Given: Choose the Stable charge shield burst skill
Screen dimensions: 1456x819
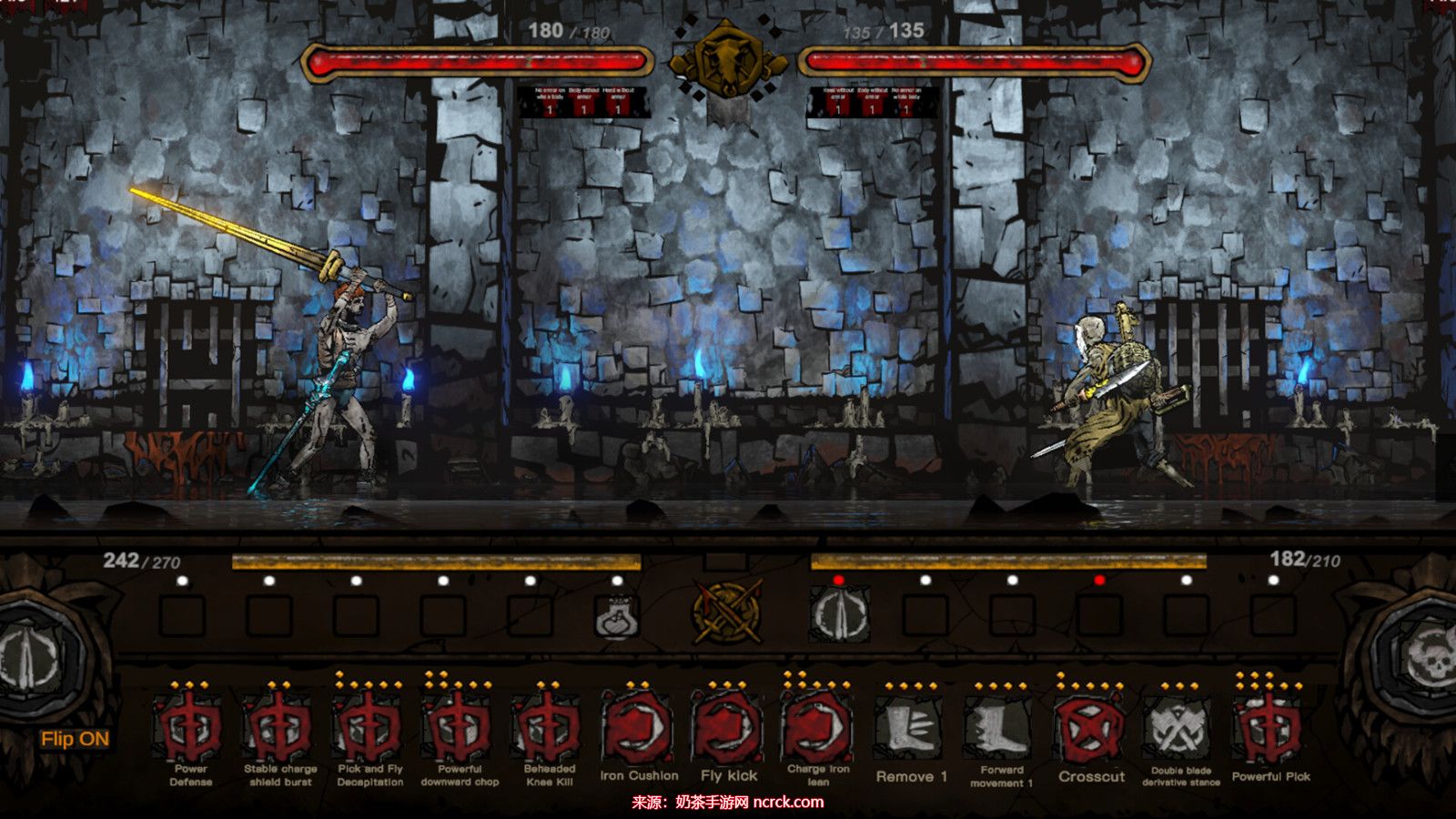Looking at the screenshot, I should click(x=279, y=728).
